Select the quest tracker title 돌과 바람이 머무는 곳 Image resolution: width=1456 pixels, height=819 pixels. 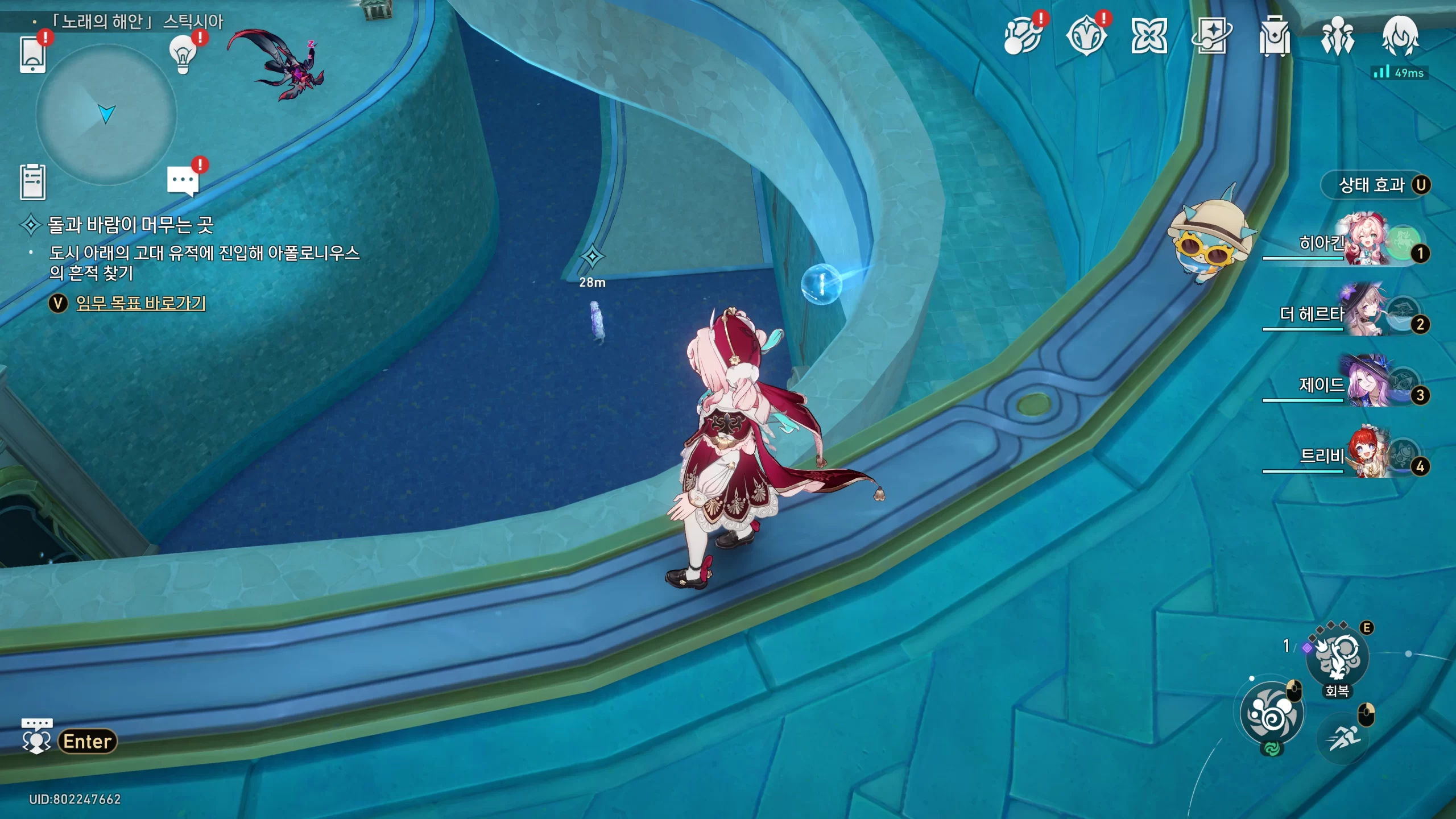pyautogui.click(x=130, y=225)
